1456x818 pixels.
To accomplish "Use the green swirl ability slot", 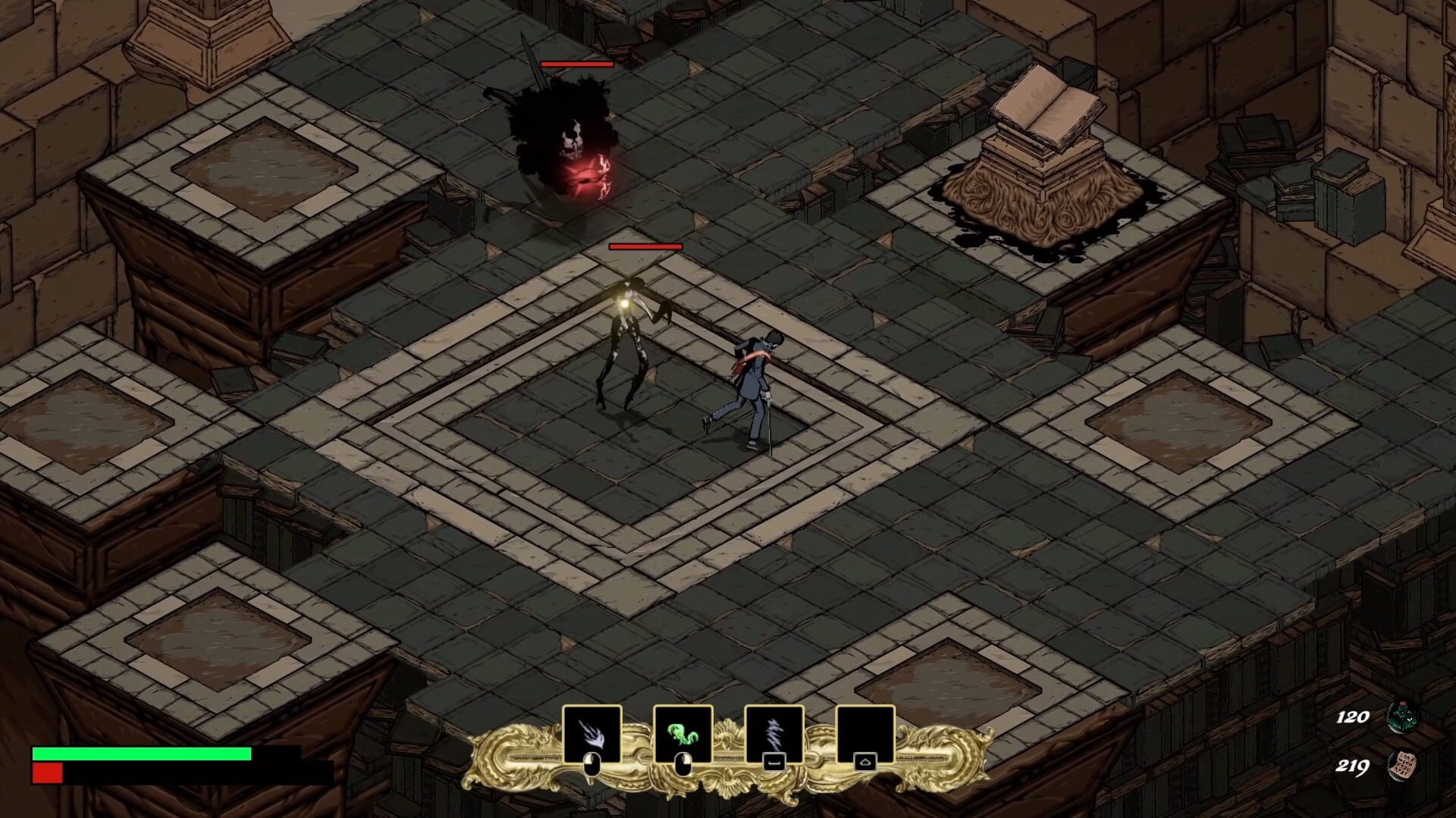I will click(682, 734).
